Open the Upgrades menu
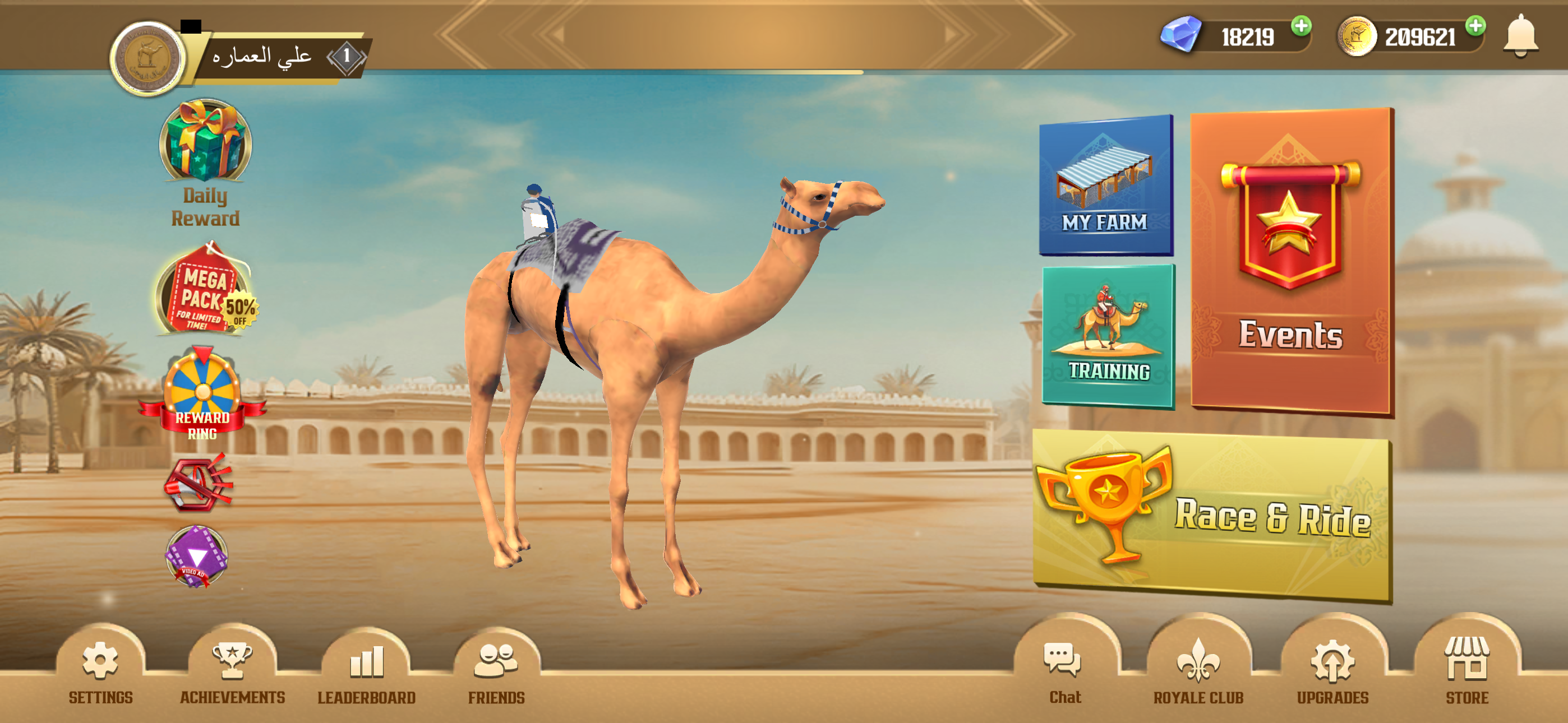Viewport: 1568px width, 723px height. 1332,669
